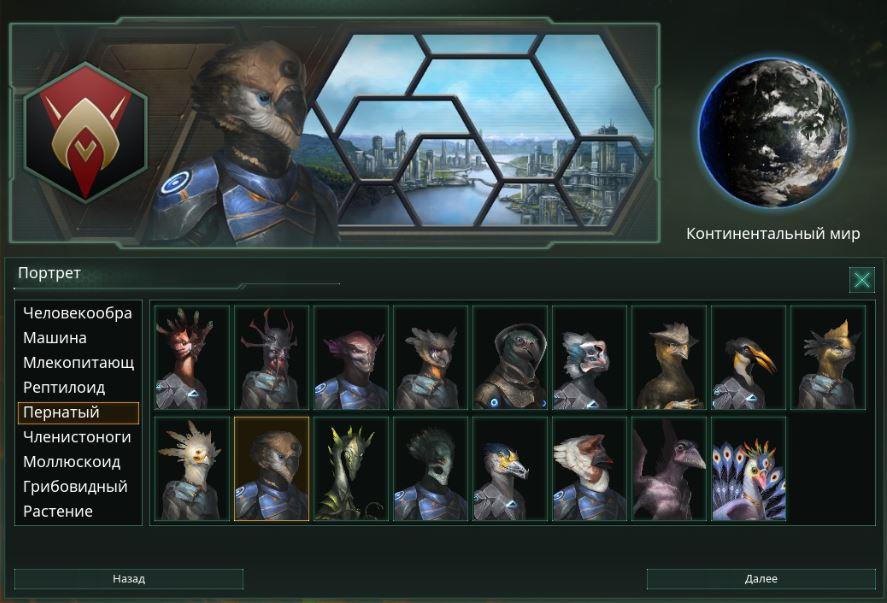The image size is (887, 603).
Task: Close the portrait selection panel
Action: 861,280
